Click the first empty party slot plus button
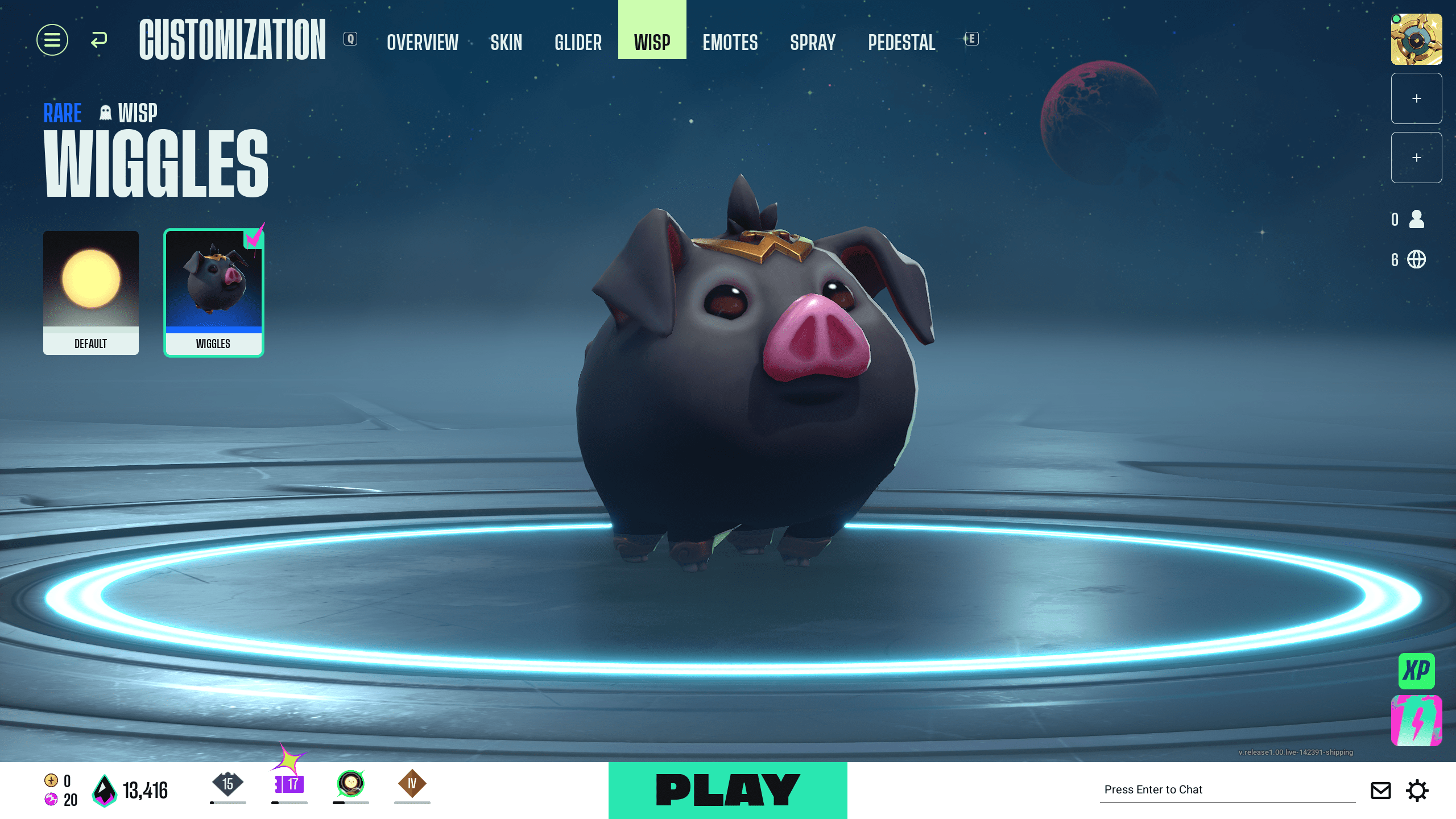The width and height of the screenshot is (1456, 819). (1416, 98)
